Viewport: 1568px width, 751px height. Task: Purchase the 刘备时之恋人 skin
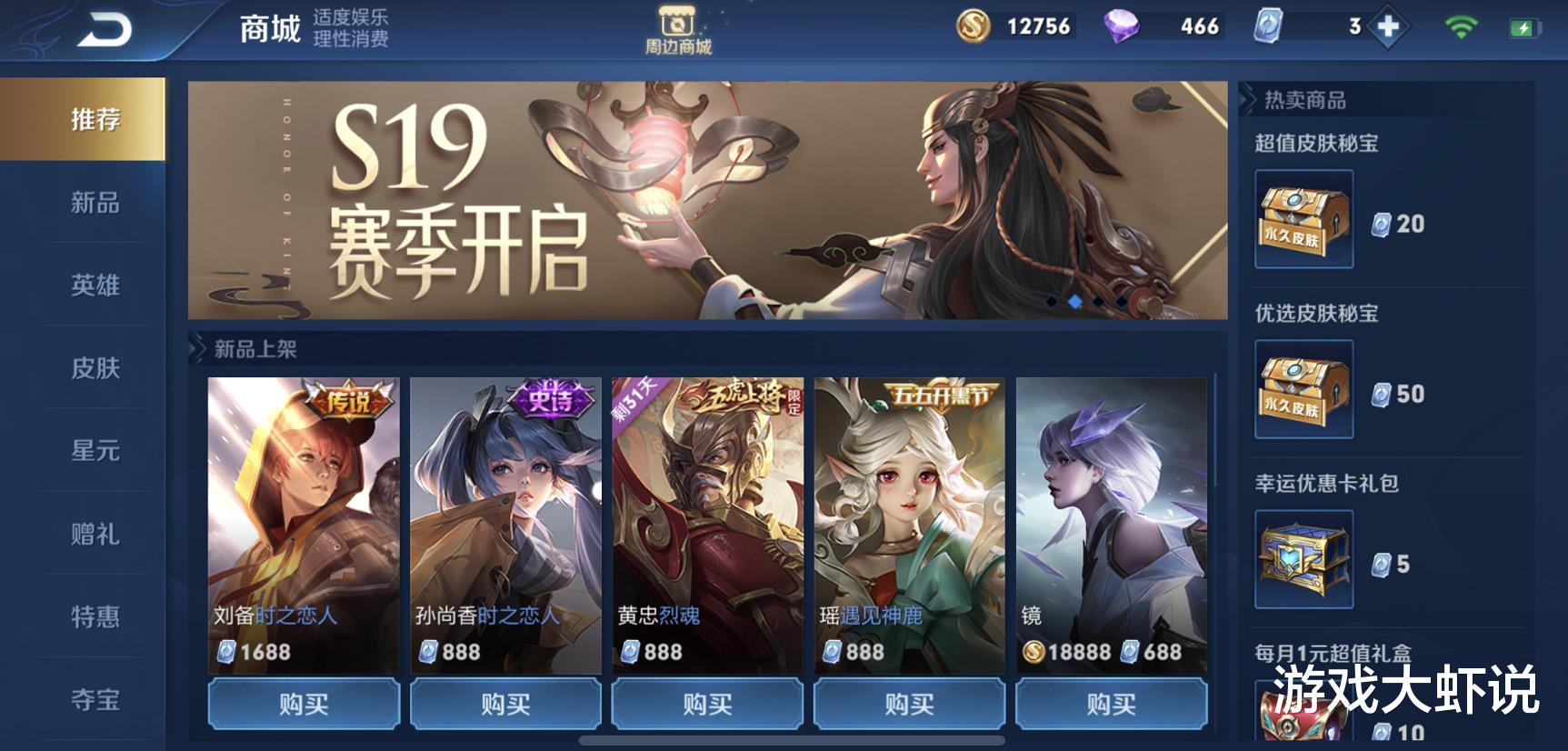(303, 703)
